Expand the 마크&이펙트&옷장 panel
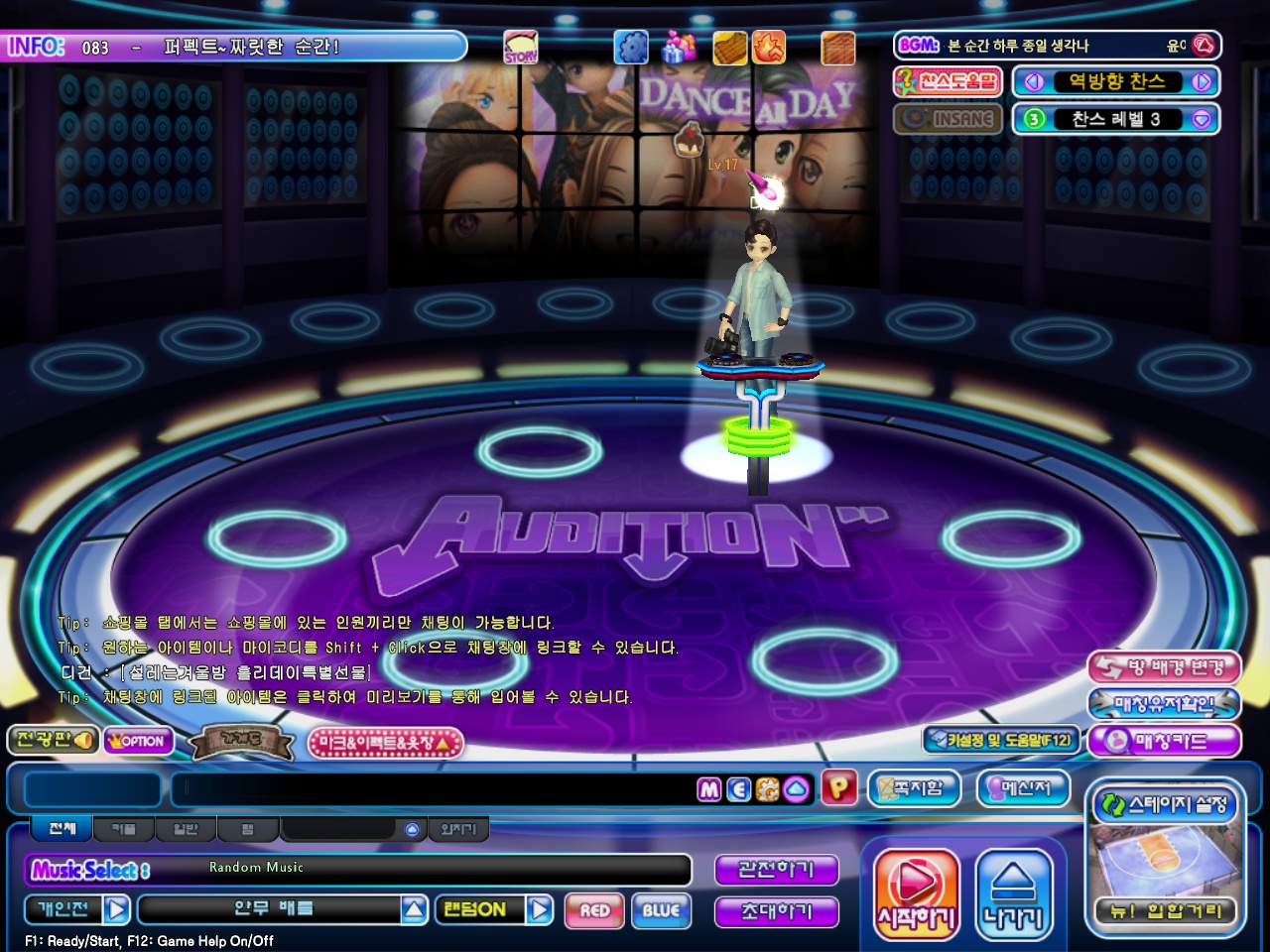 386,743
